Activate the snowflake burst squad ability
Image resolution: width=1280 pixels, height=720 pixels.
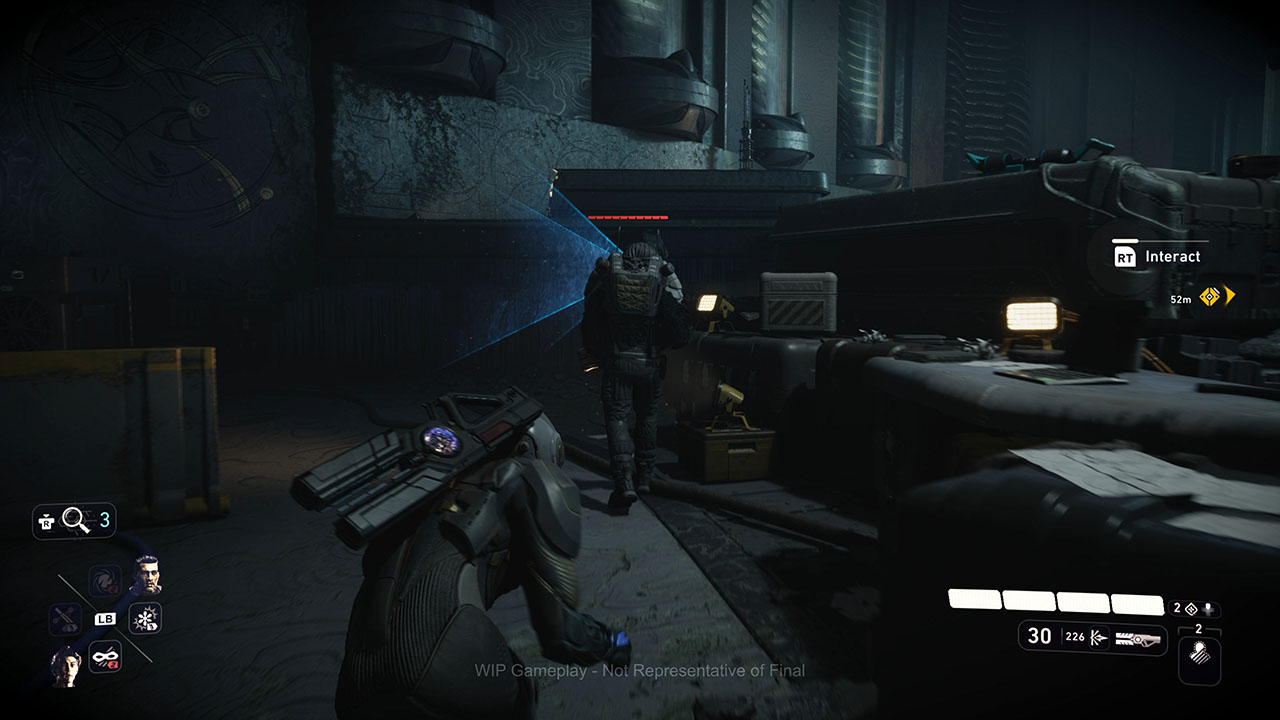coord(145,618)
